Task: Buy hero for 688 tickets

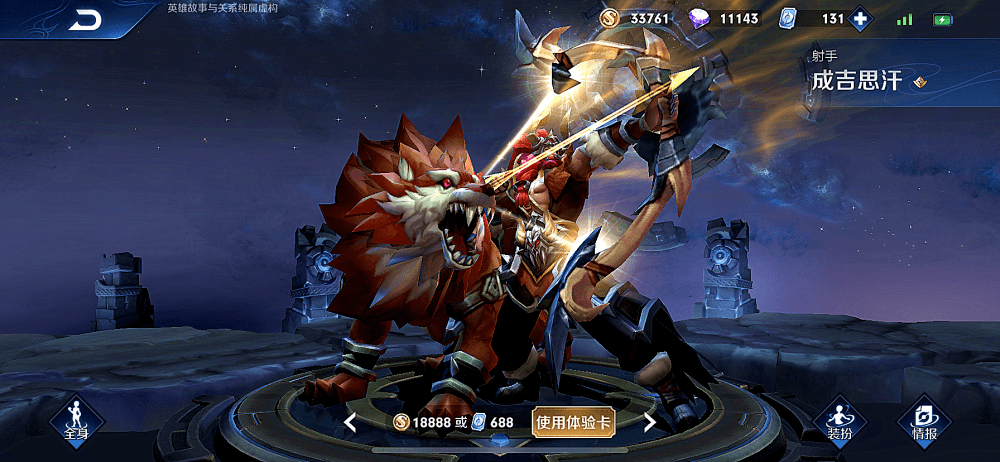Action: (x=493, y=422)
